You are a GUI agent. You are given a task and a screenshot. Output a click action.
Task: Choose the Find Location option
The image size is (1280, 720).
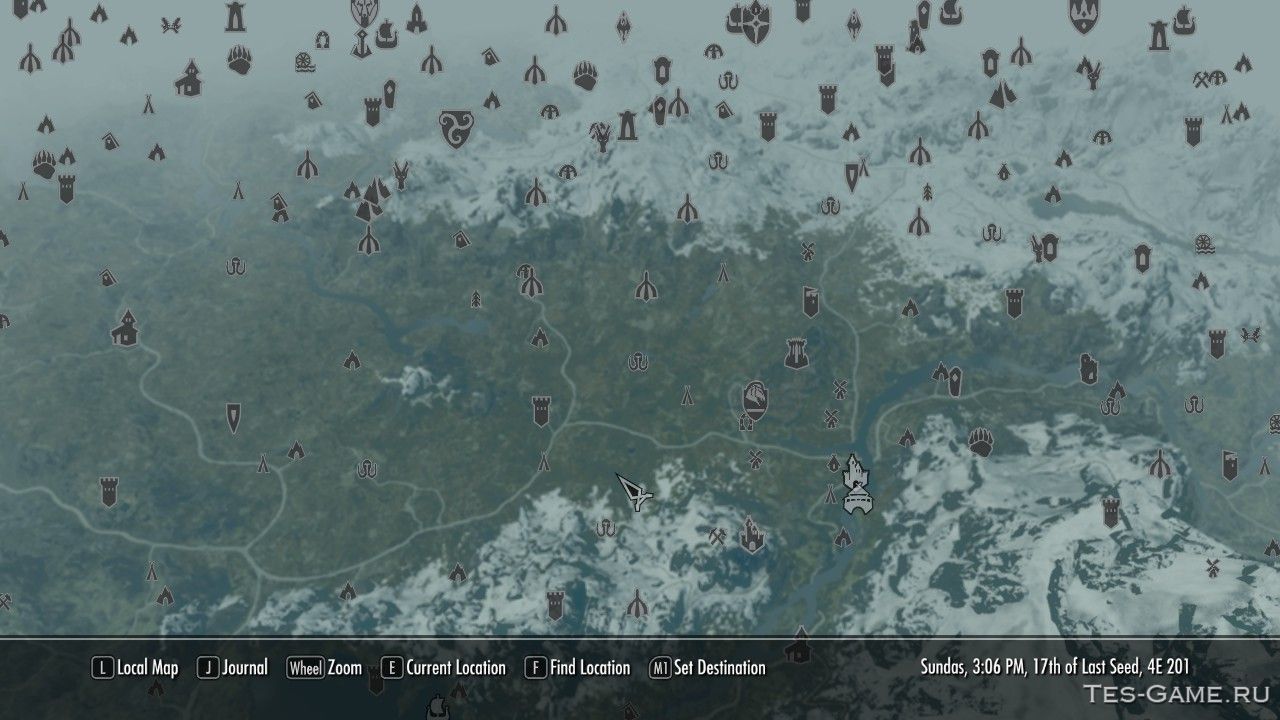(578, 668)
